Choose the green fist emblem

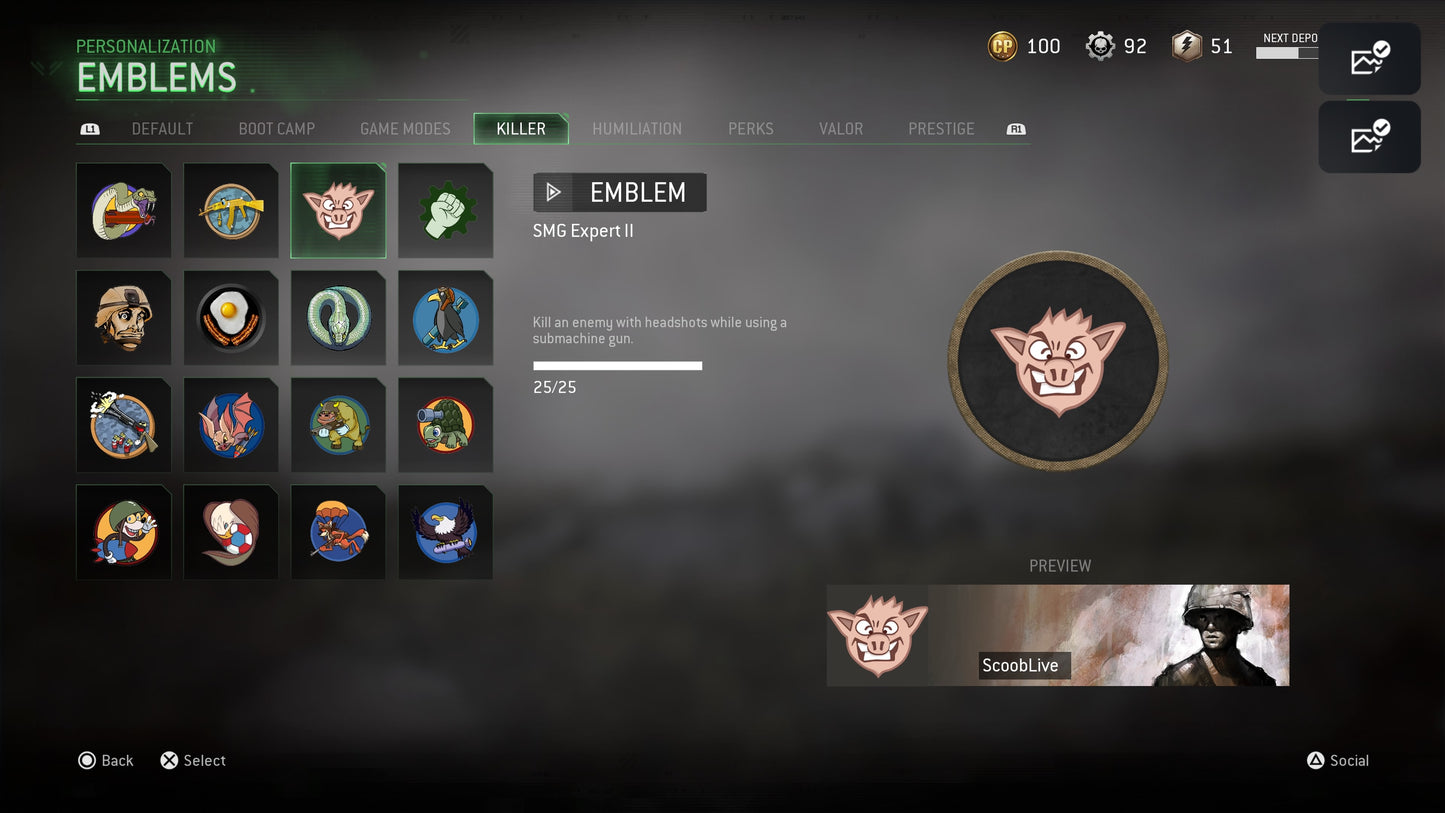(445, 210)
